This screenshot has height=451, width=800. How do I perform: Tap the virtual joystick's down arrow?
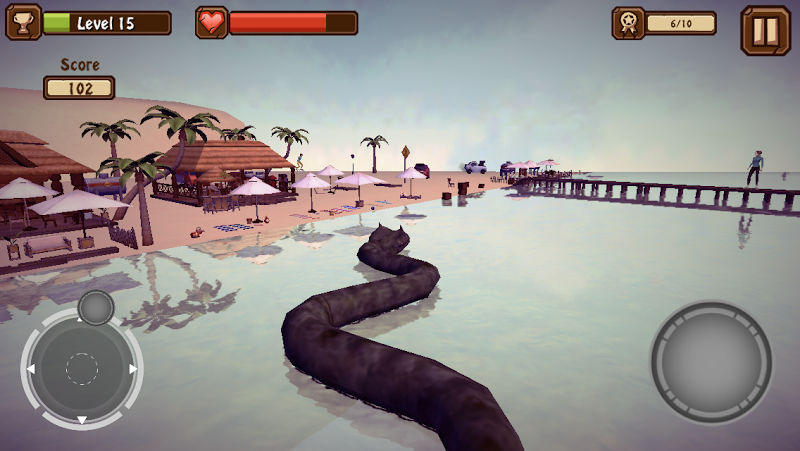[x=82, y=419]
